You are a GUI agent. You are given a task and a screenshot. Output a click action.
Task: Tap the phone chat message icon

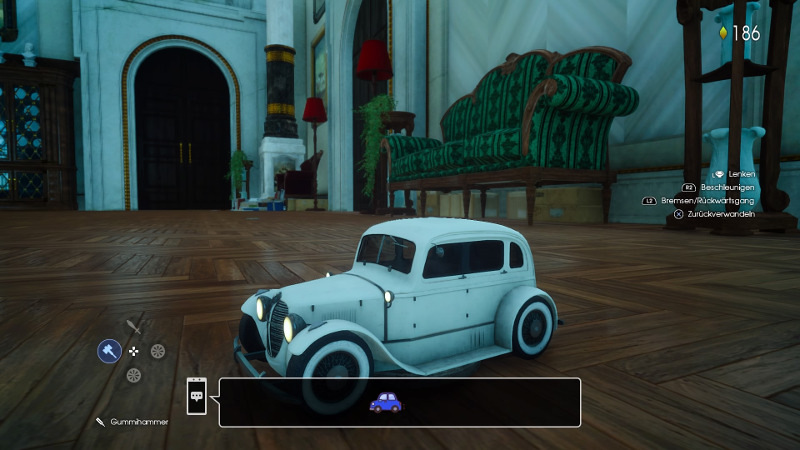tap(197, 396)
